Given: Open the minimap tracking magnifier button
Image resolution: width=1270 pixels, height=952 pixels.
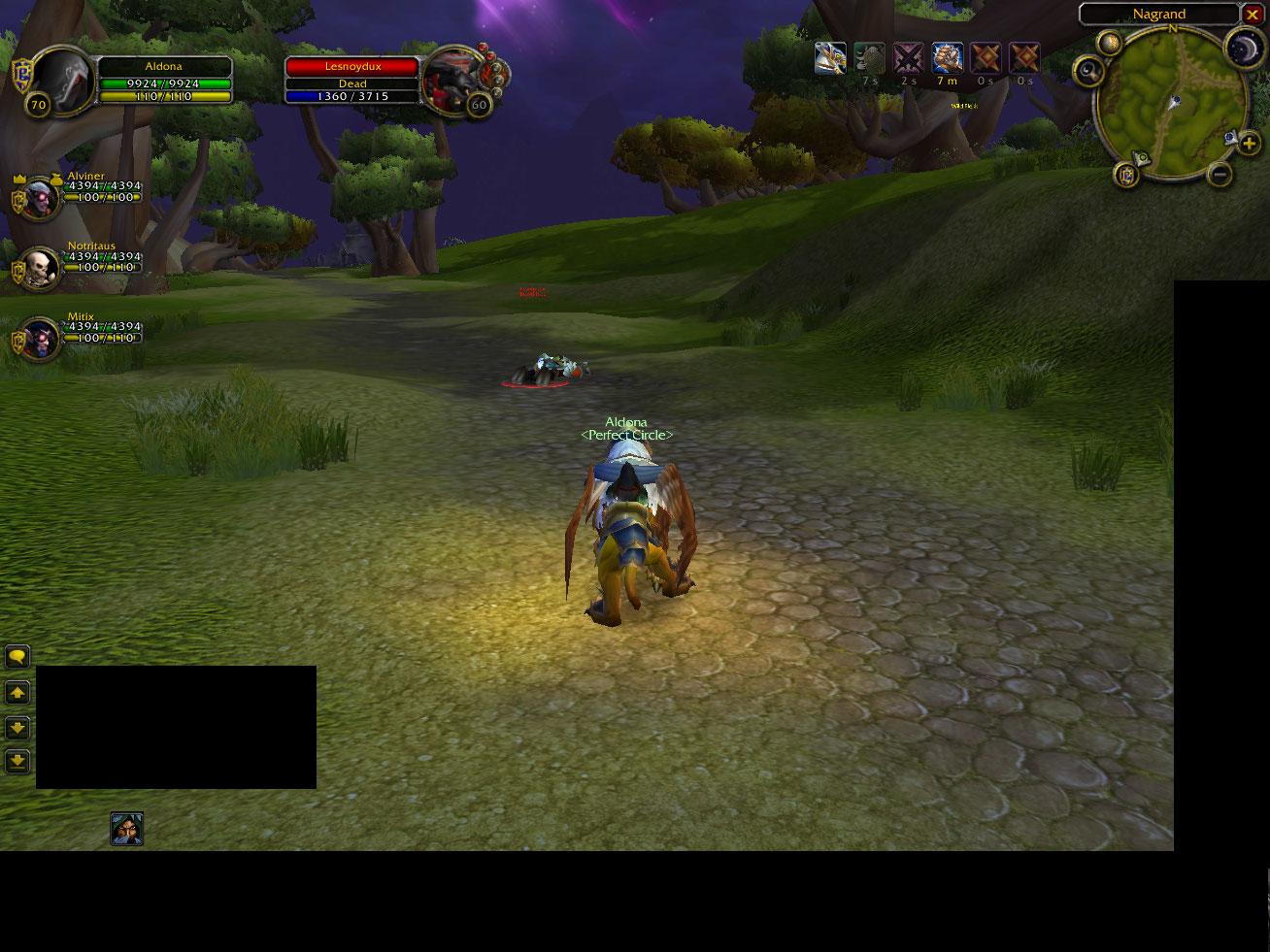Looking at the screenshot, I should [x=1089, y=70].
